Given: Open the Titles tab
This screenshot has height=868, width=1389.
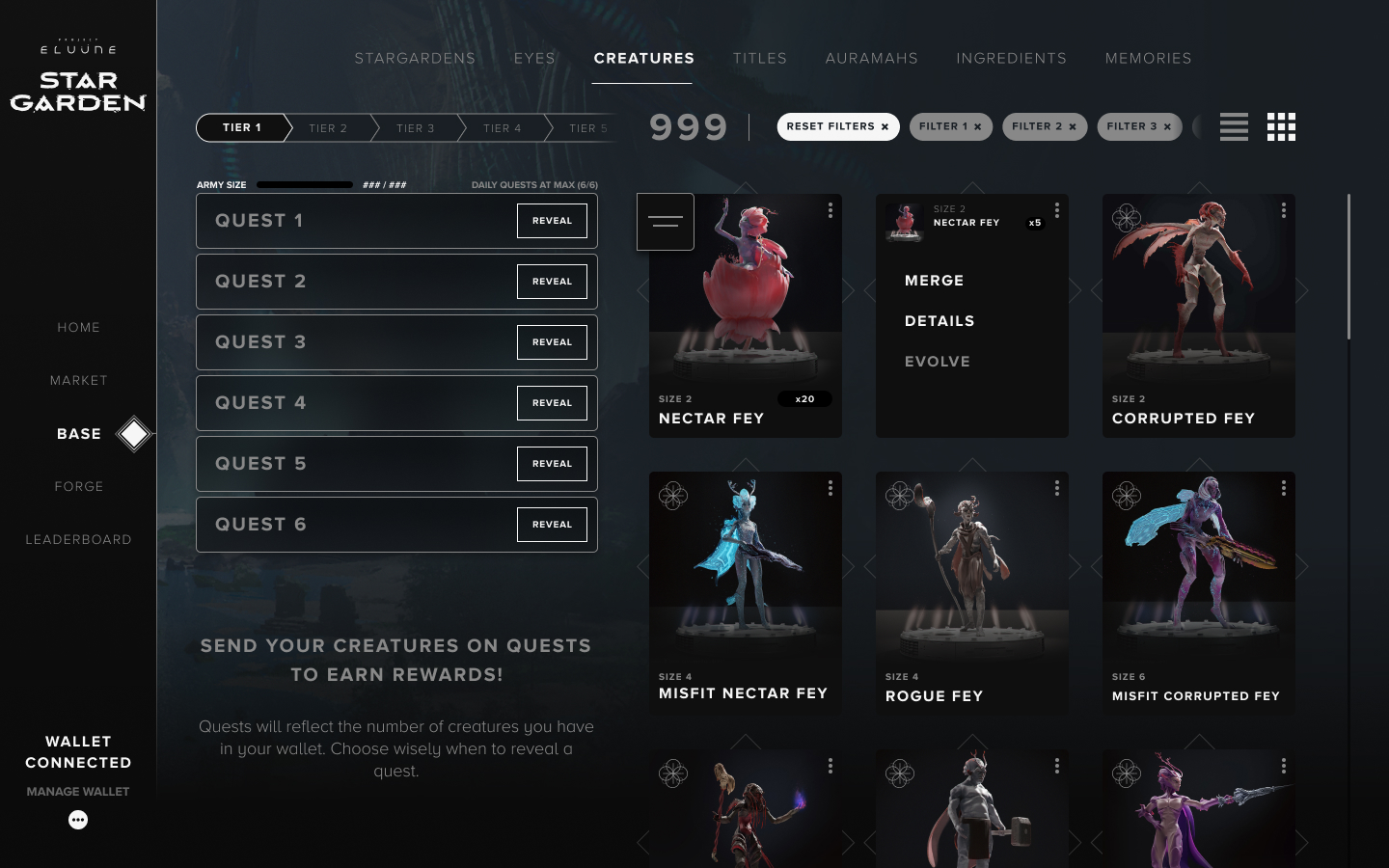Looking at the screenshot, I should tap(759, 59).
